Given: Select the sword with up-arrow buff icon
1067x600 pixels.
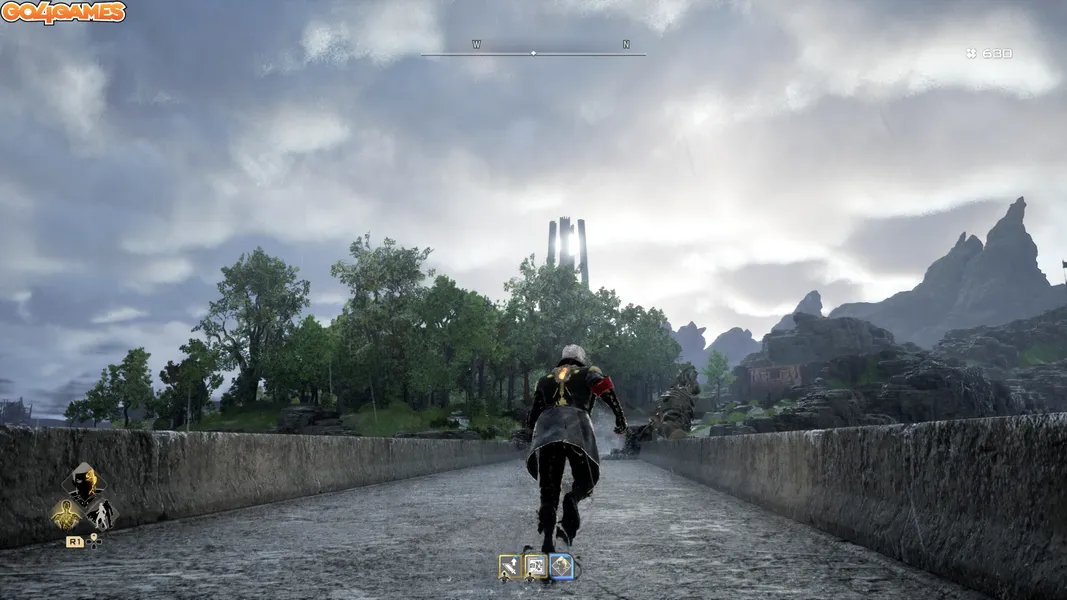Looking at the screenshot, I should pyautogui.click(x=510, y=567).
